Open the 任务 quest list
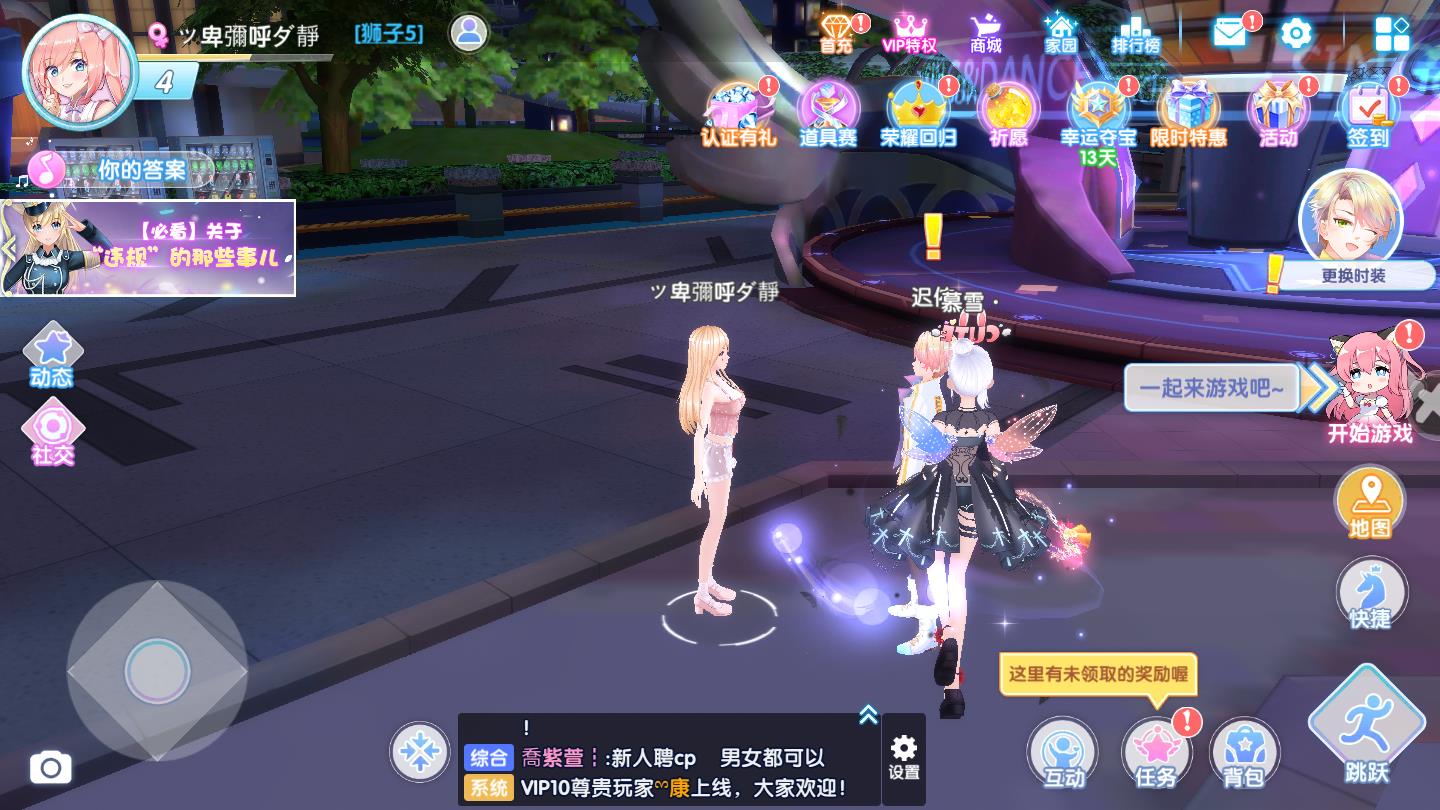1440x810 pixels. 1155,750
